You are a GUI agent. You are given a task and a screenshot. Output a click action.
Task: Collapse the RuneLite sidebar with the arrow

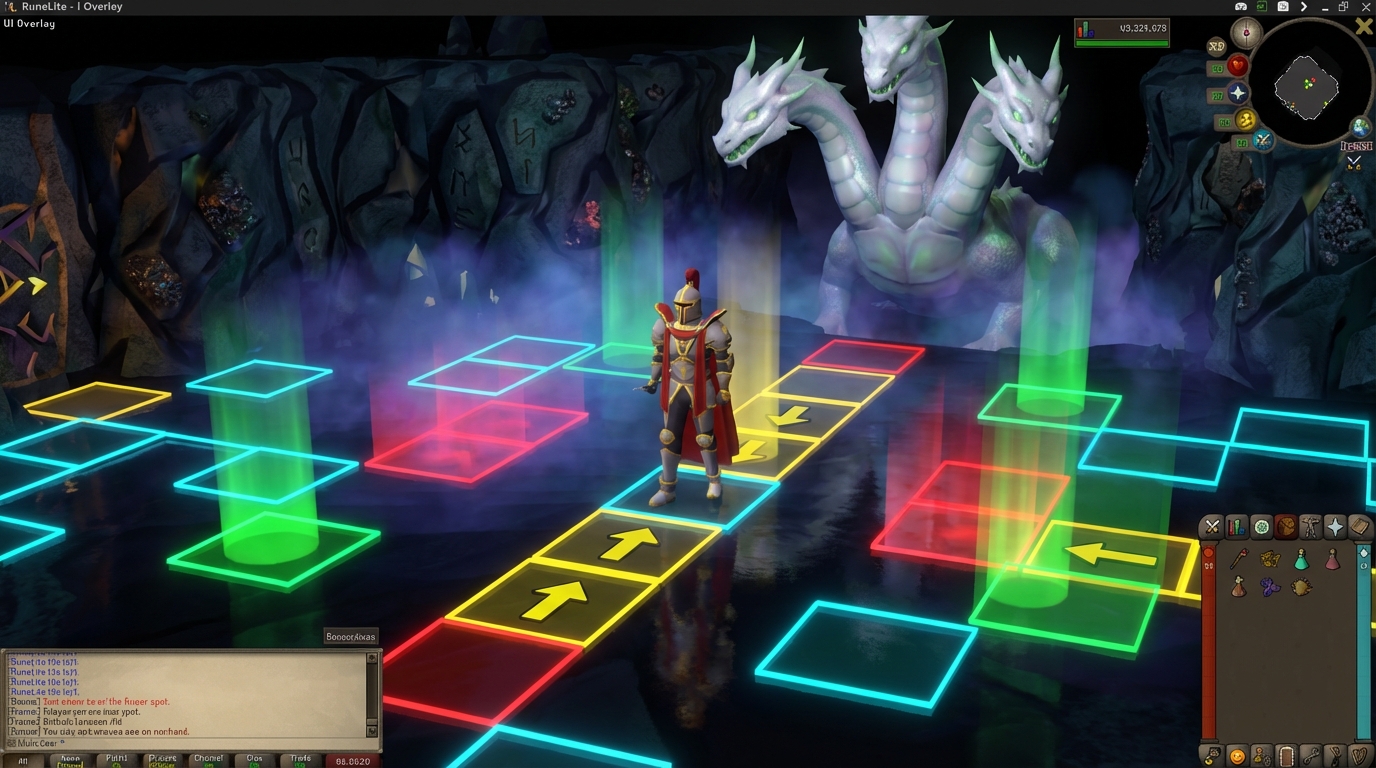1303,6
